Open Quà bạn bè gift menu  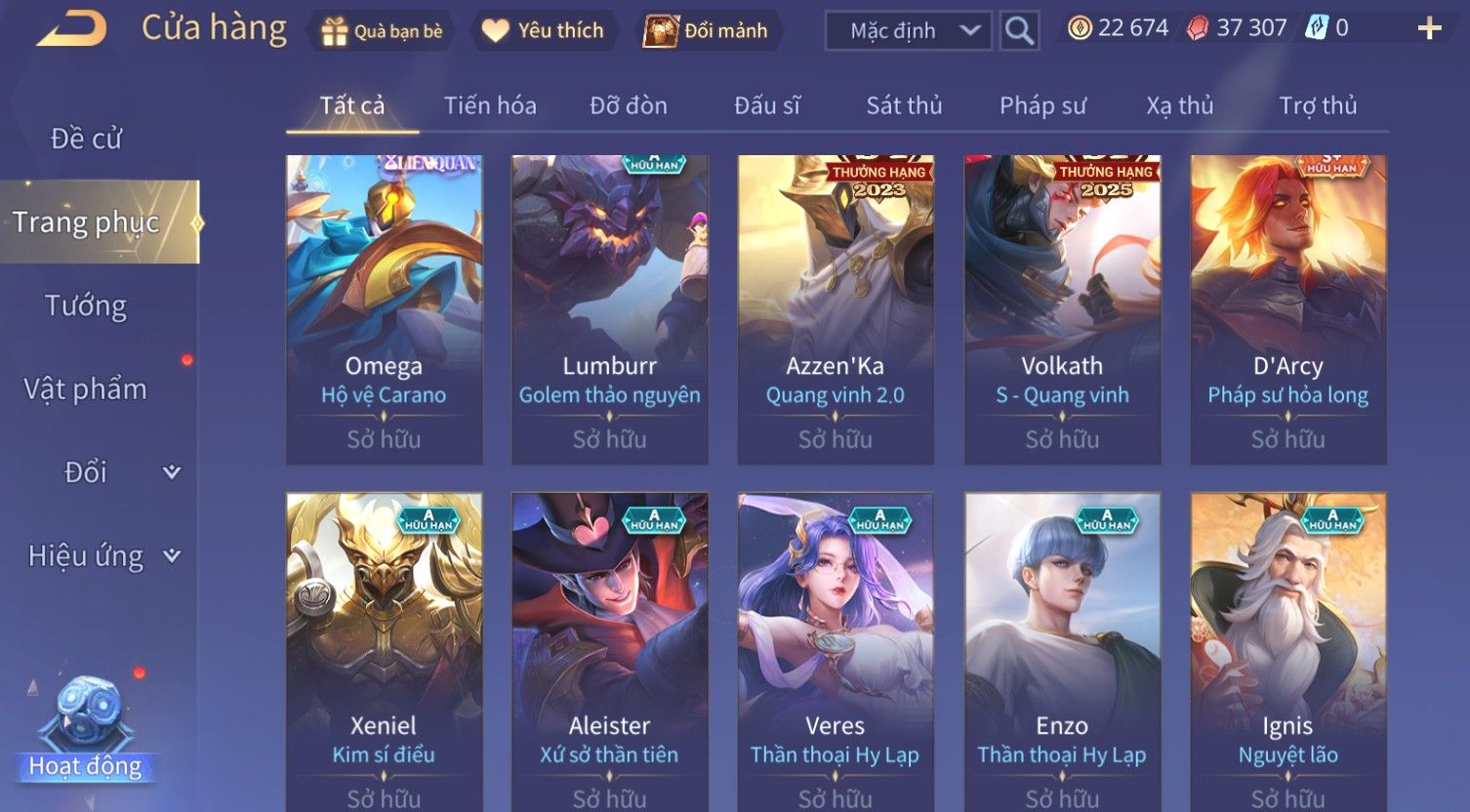point(382,31)
